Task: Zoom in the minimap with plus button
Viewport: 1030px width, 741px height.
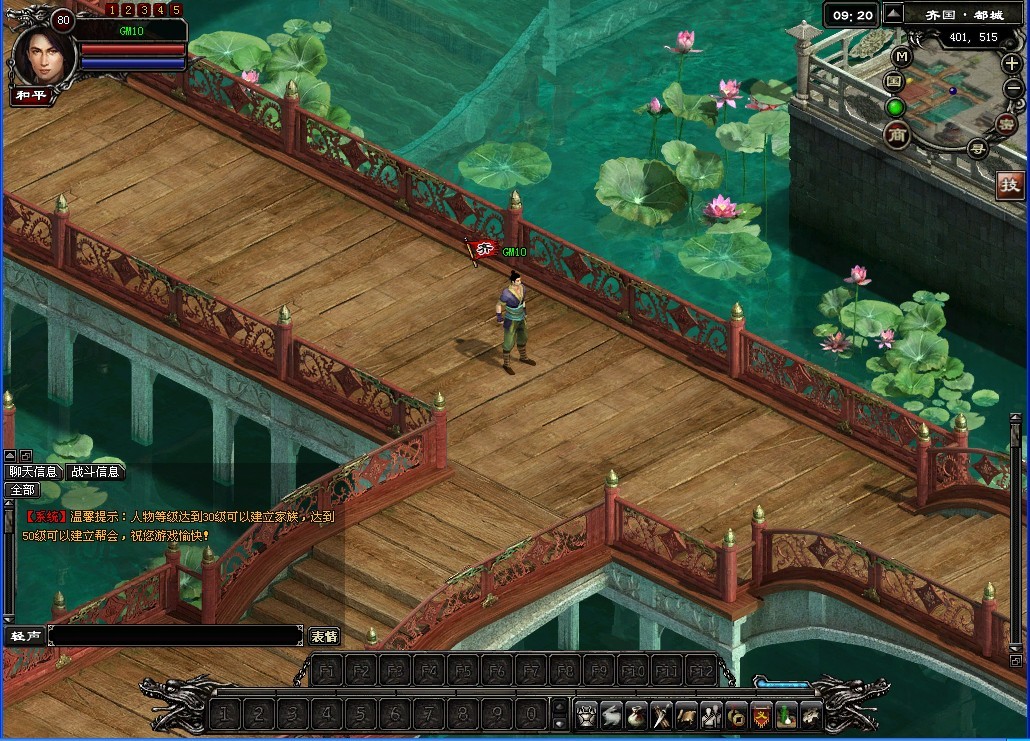Action: 1012,63
